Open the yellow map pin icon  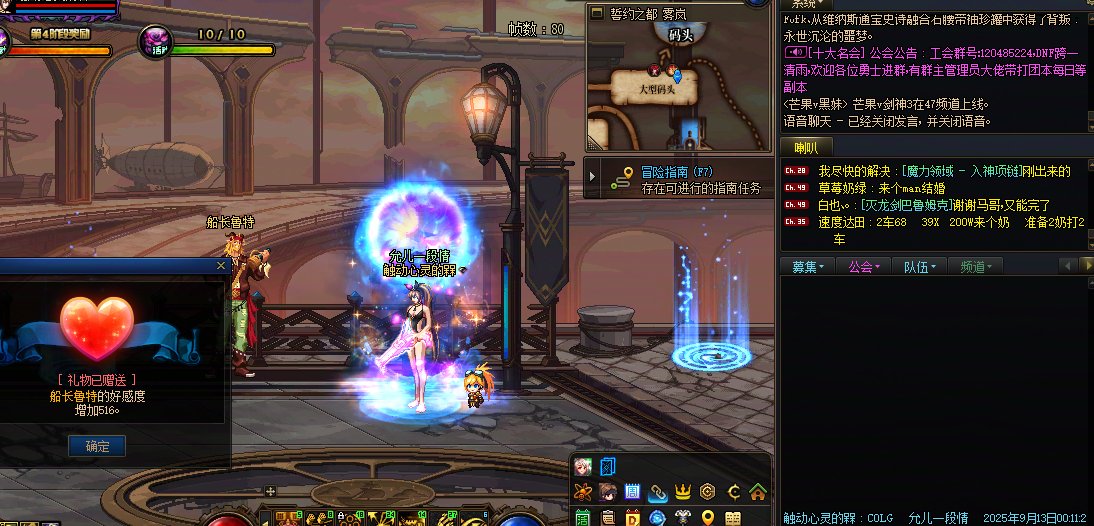pyautogui.click(x=708, y=517)
